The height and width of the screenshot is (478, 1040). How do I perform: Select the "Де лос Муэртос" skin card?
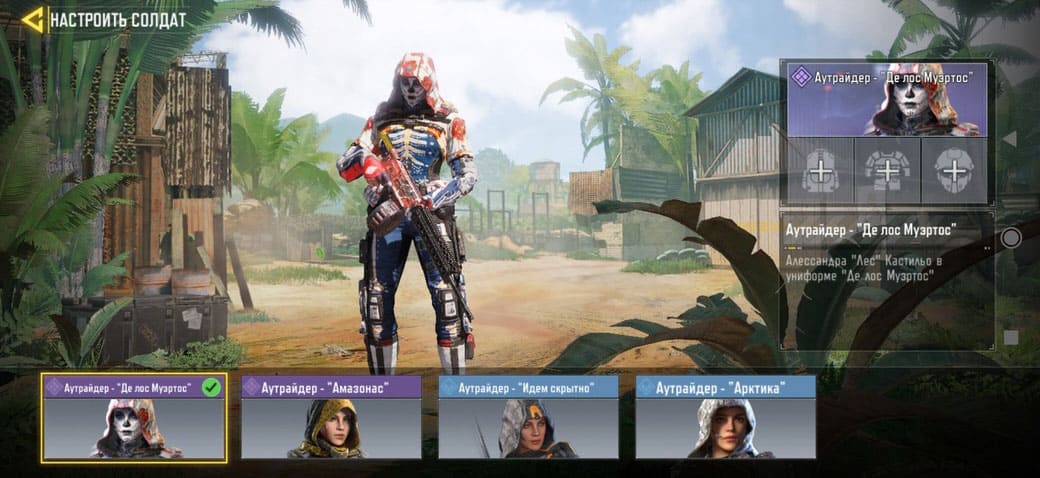pyautogui.click(x=134, y=418)
